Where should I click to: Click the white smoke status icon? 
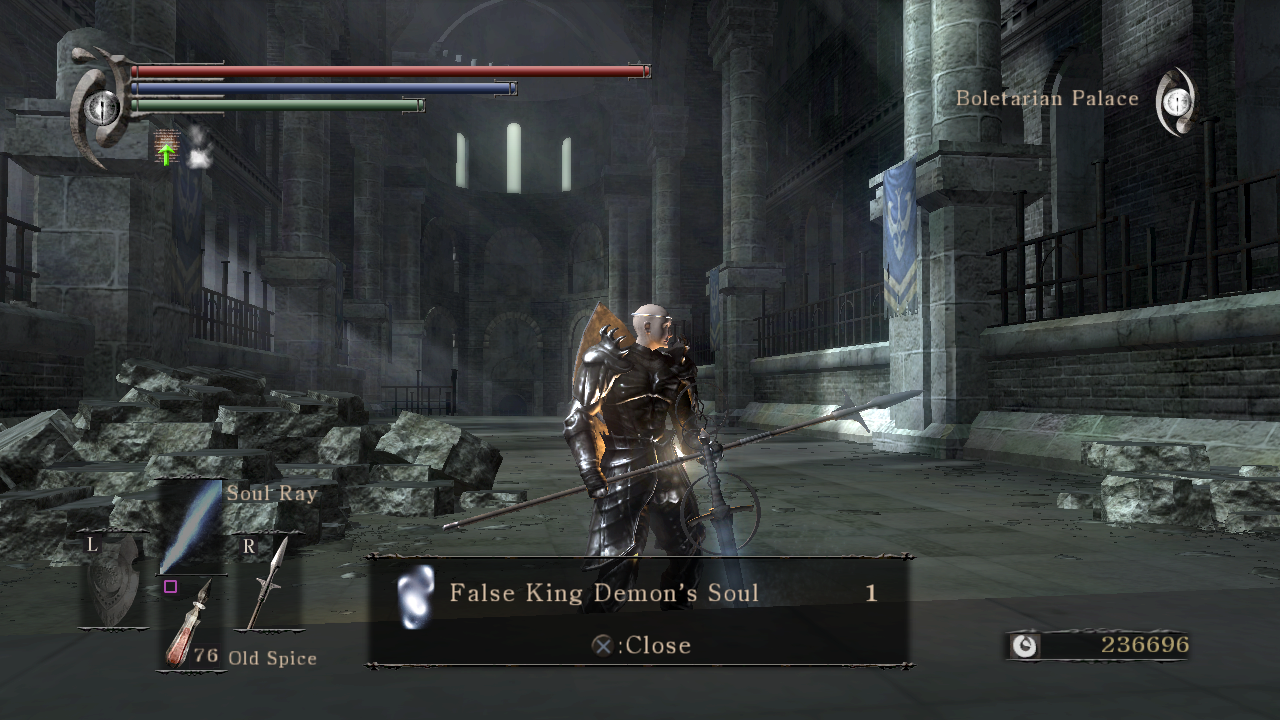coord(199,147)
